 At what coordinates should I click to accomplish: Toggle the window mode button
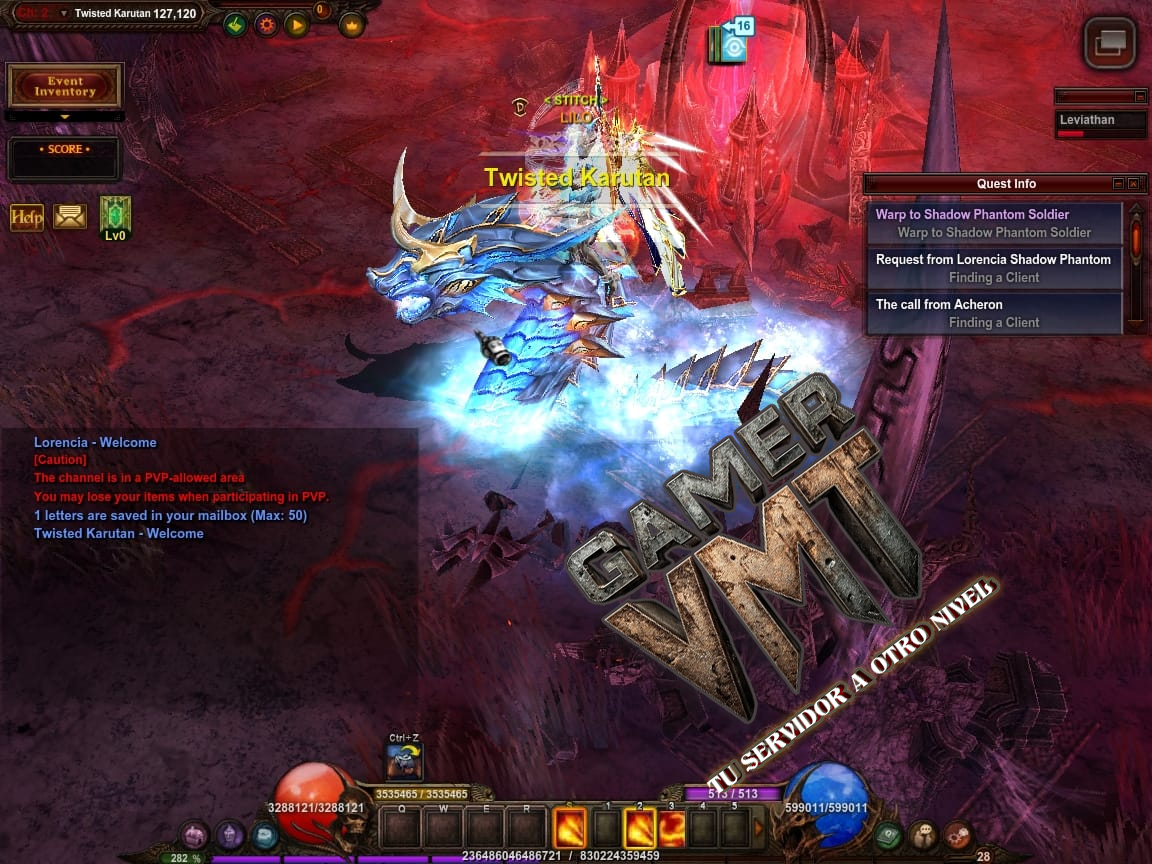[1110, 43]
